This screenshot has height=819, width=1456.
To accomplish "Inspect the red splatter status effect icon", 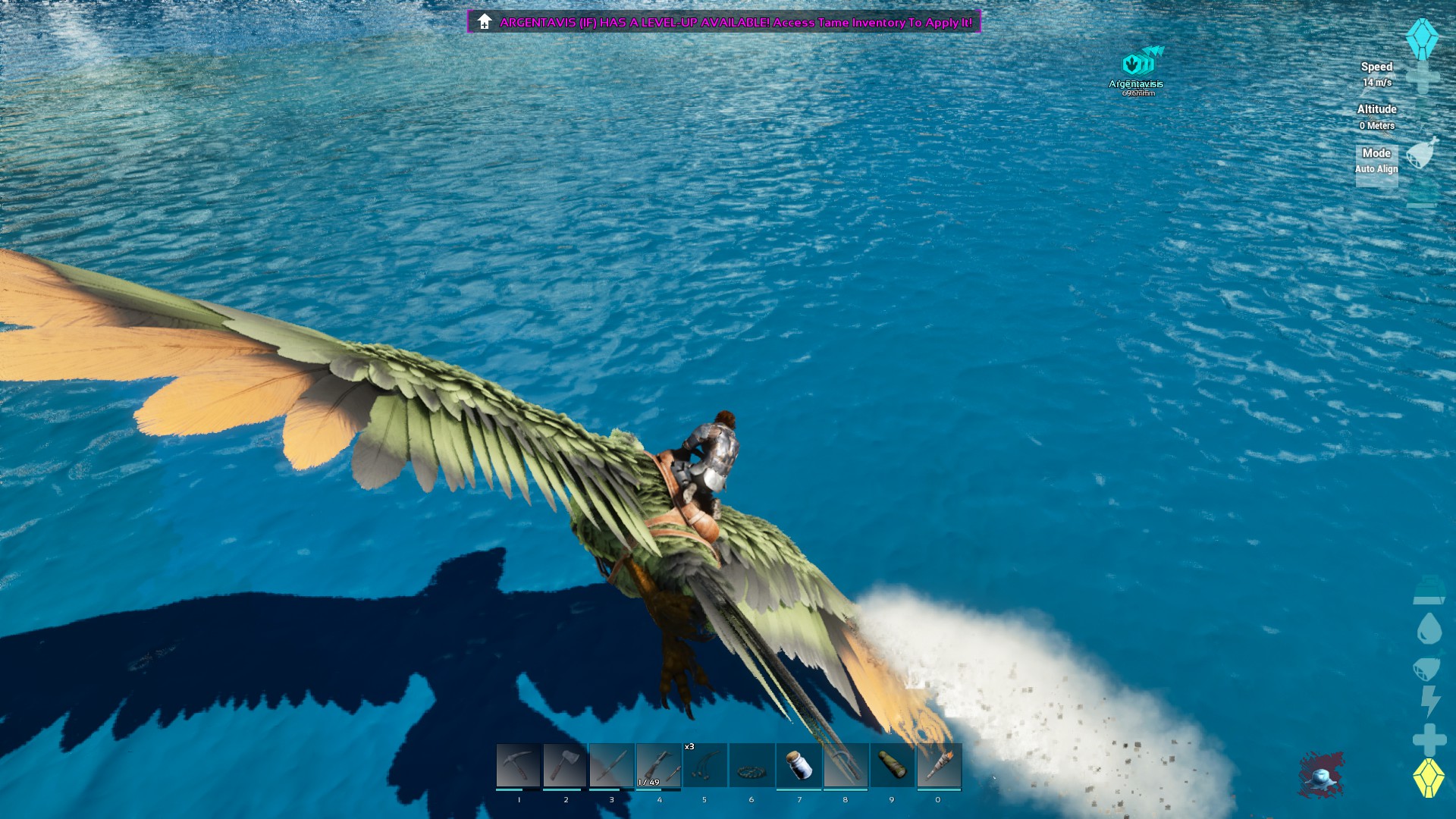I will pyautogui.click(x=1321, y=775).
